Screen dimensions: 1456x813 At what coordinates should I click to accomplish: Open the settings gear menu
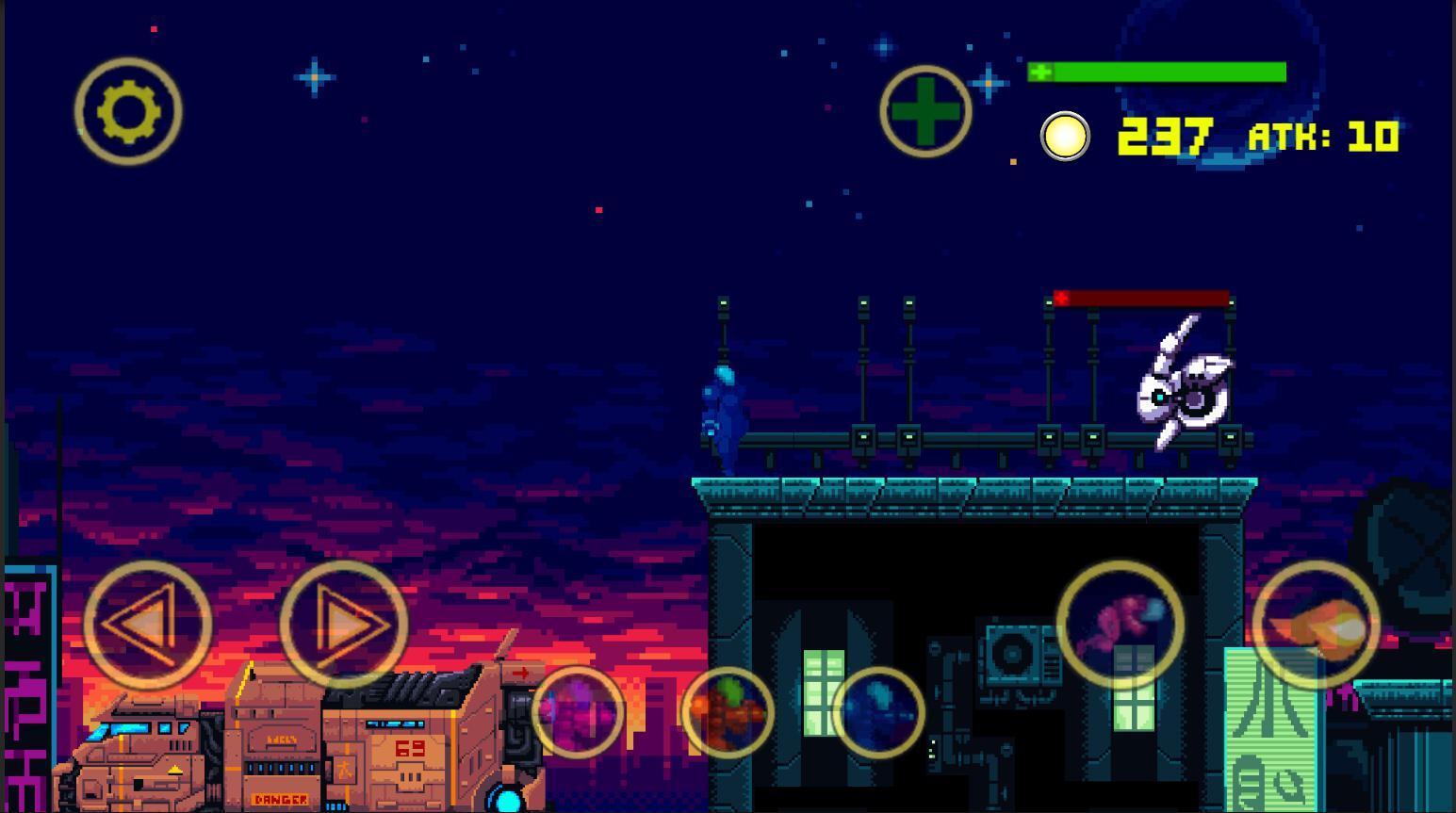[x=129, y=110]
